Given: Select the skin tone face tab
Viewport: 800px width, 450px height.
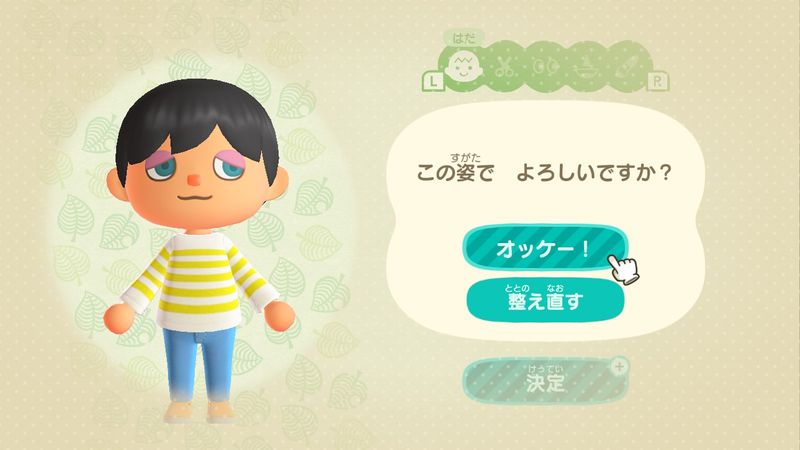Looking at the screenshot, I should 463,70.
